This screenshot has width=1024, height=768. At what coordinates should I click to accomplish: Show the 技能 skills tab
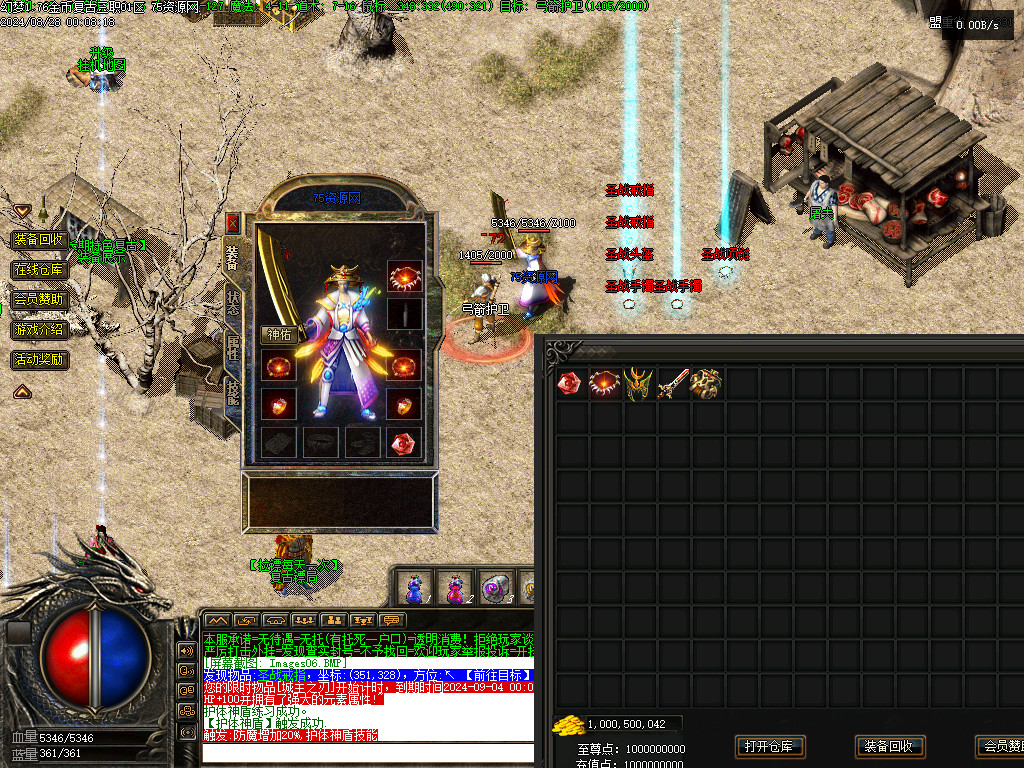pyautogui.click(x=232, y=391)
